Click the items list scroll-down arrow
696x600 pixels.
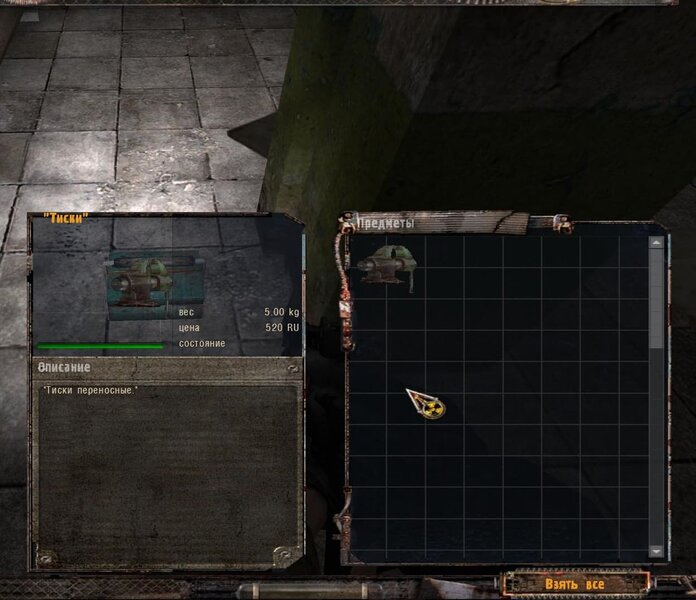[x=656, y=551]
